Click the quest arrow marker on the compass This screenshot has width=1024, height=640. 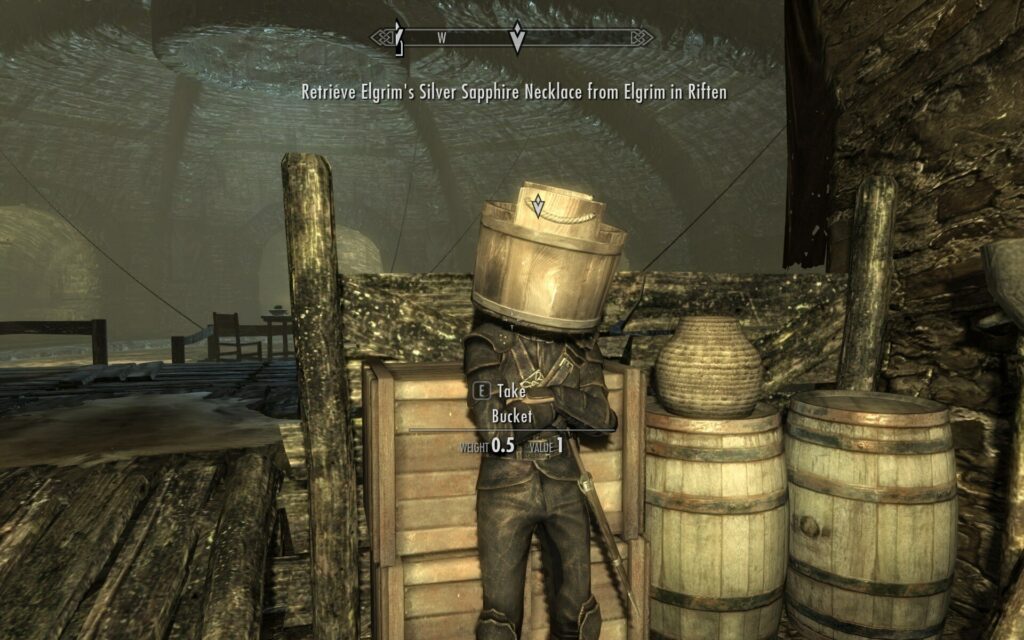tap(517, 38)
